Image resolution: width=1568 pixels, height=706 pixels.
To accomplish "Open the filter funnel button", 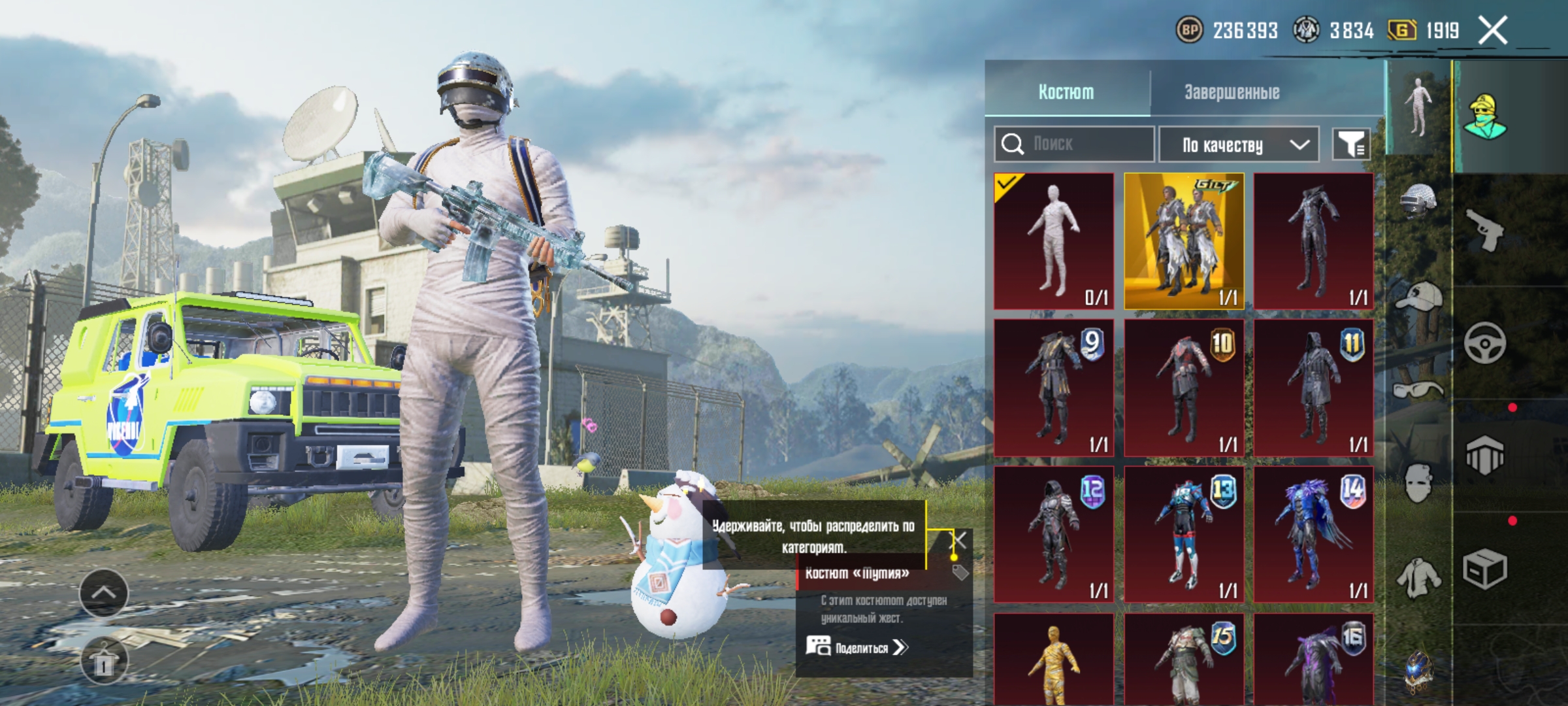I will tap(1351, 144).
